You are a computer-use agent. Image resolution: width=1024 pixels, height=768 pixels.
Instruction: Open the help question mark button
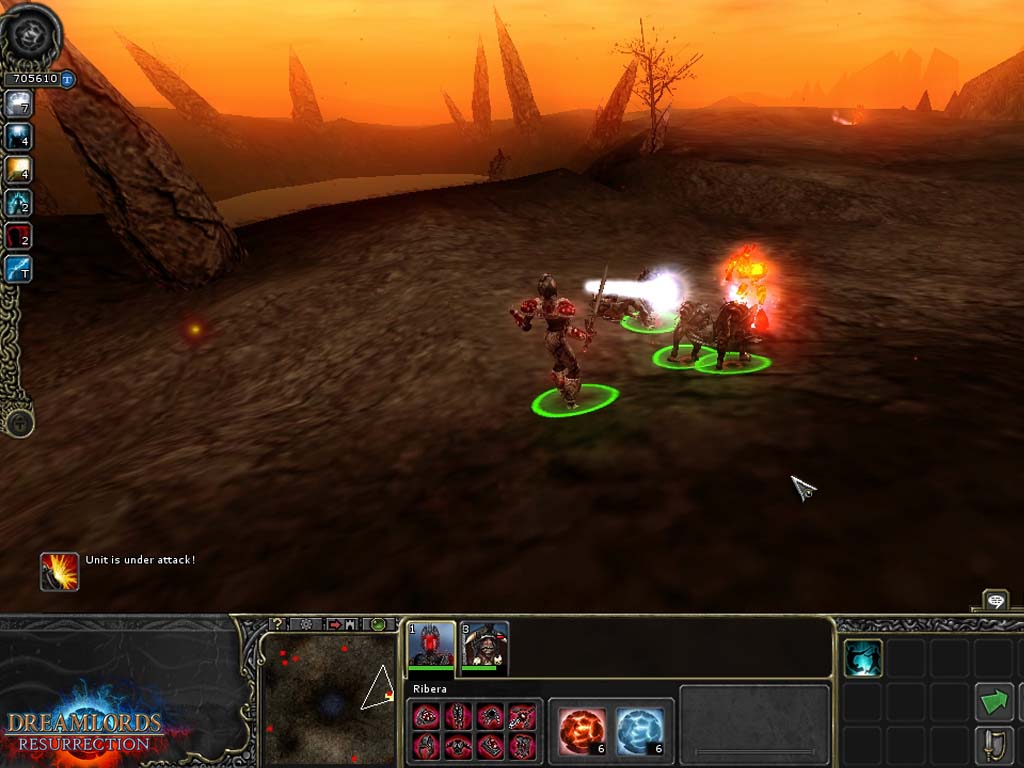[x=279, y=624]
